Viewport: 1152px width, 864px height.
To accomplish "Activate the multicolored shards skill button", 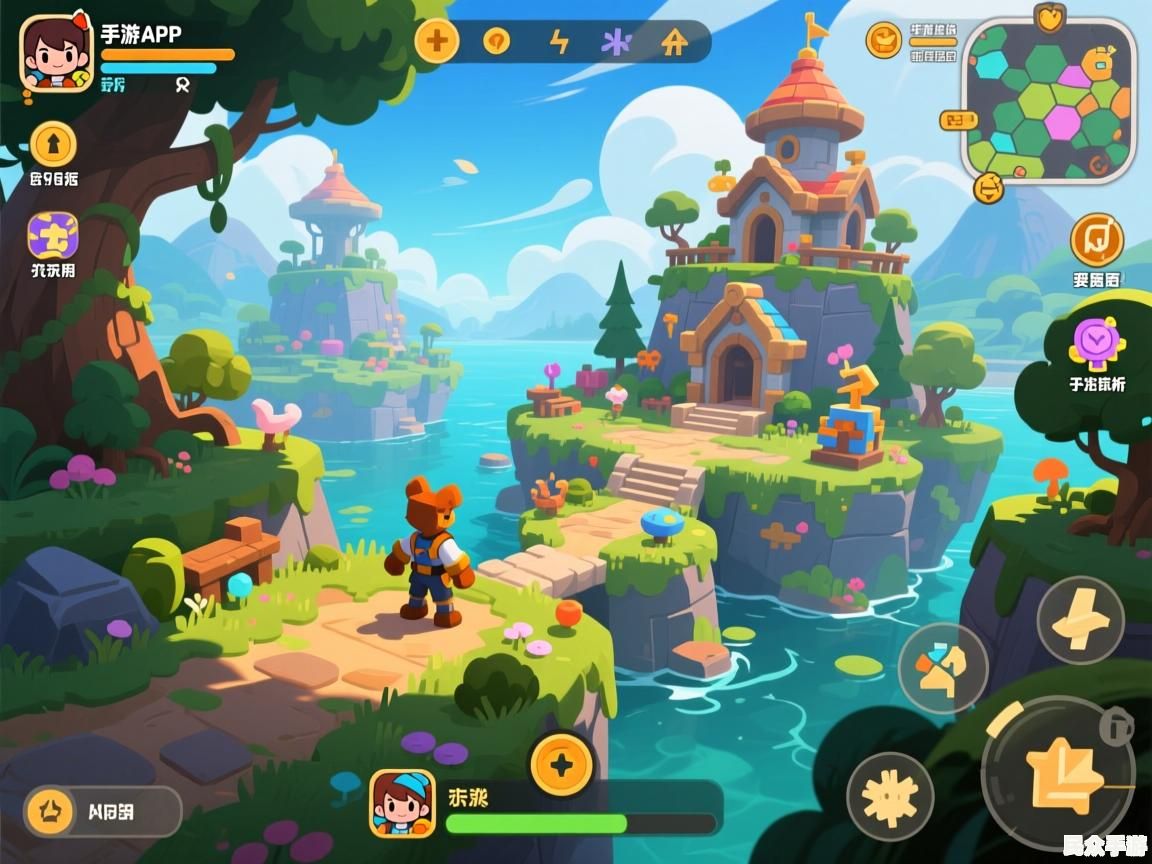I will [x=943, y=668].
